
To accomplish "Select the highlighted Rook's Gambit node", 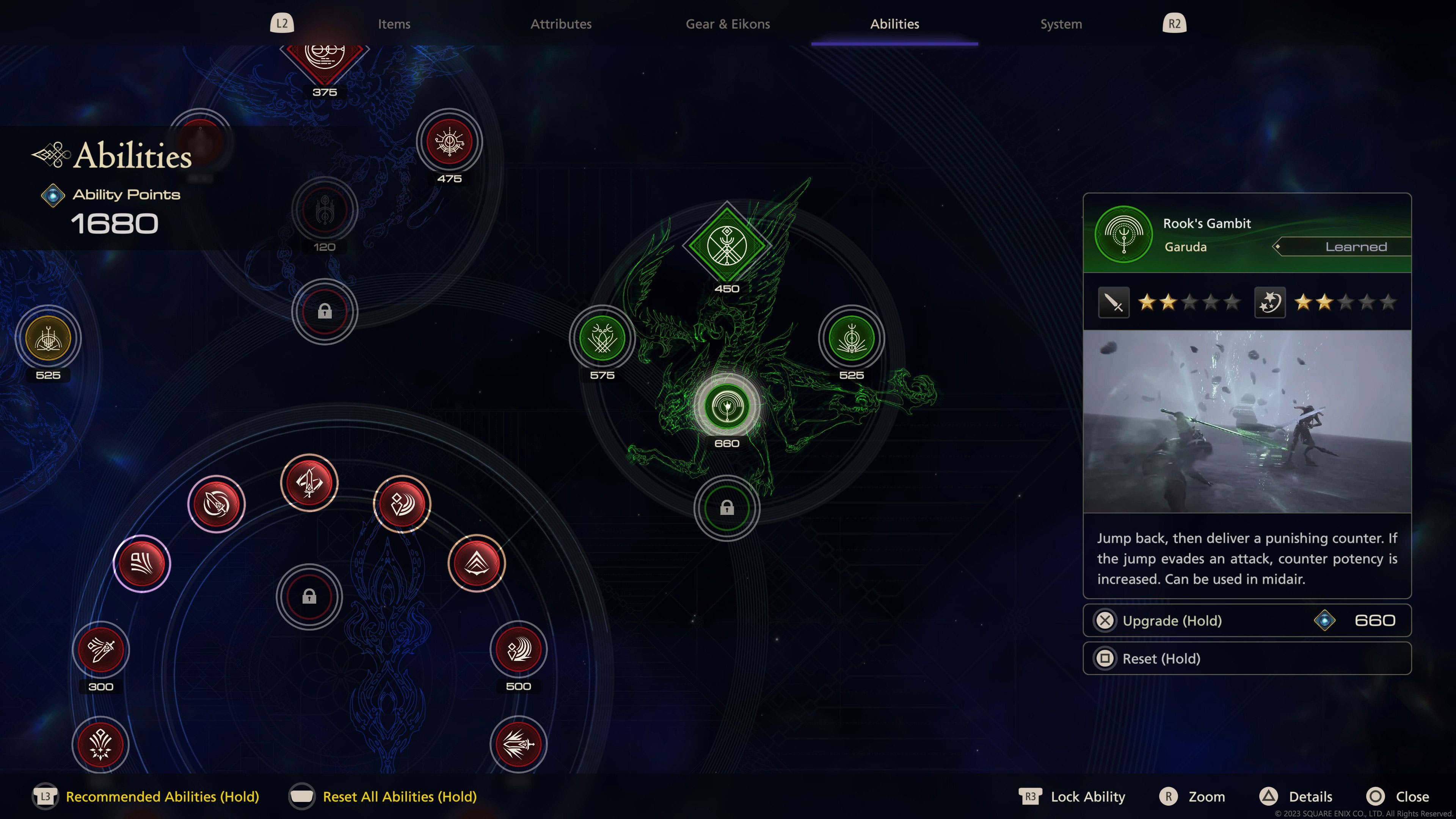I will pyautogui.click(x=727, y=406).
